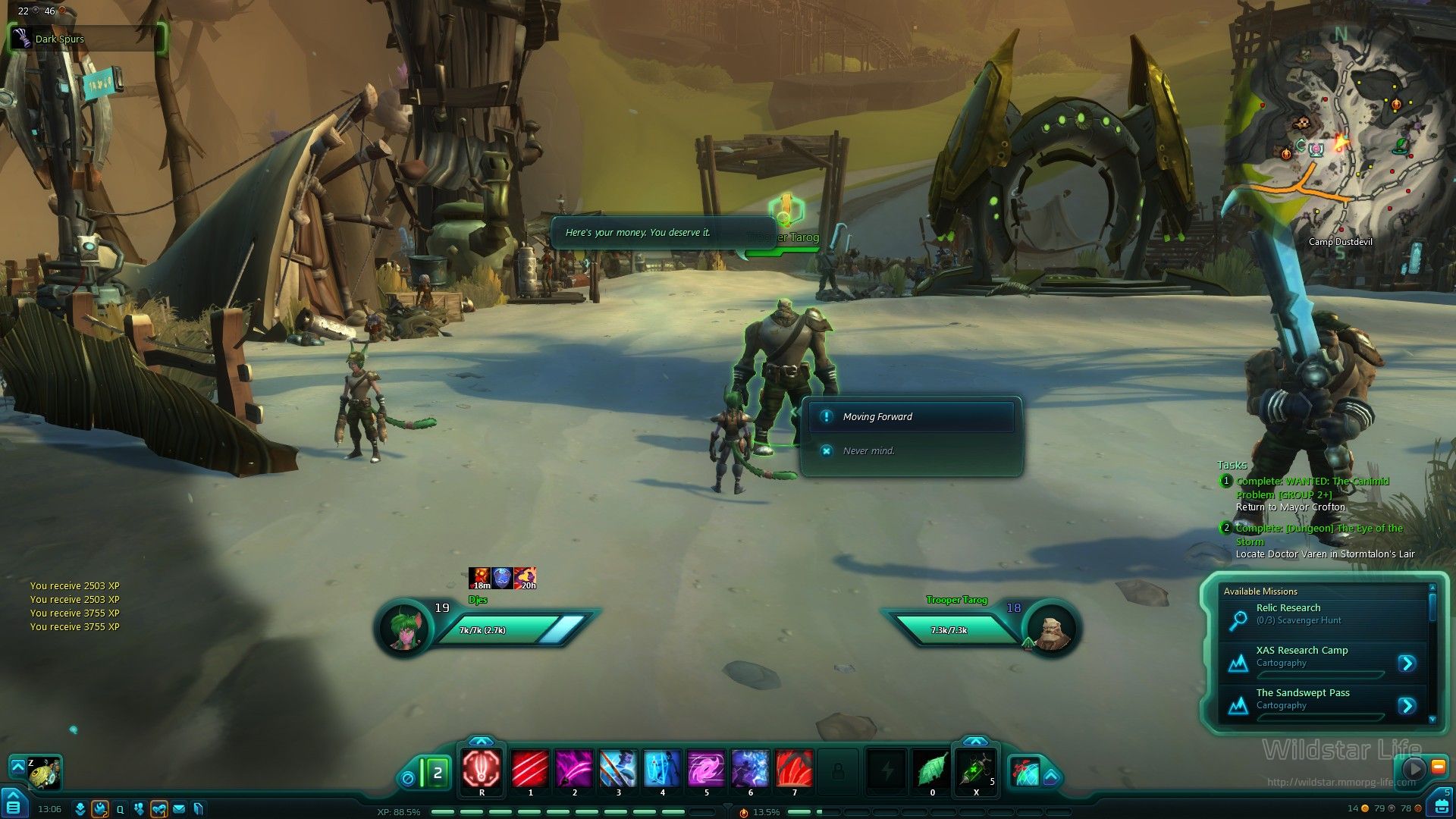Click the green leaf ability slot
Viewport: 1456px width, 819px height.
pos(932,770)
